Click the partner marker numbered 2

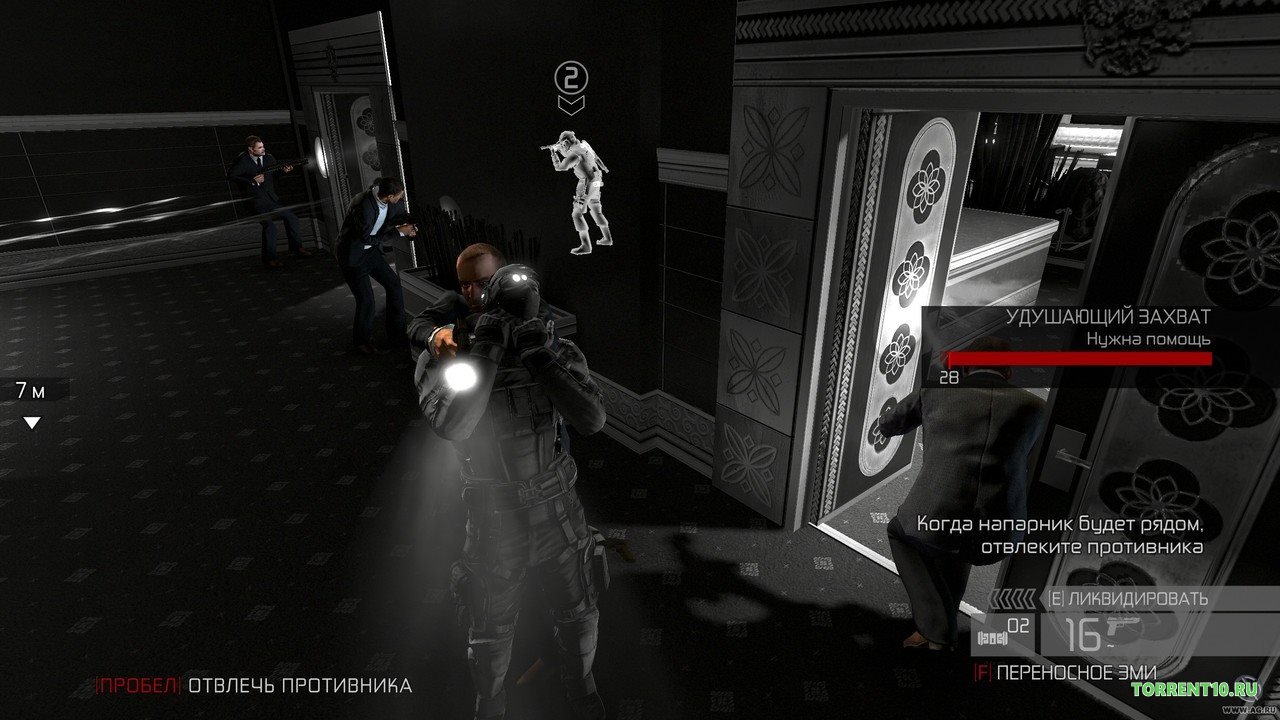click(572, 76)
